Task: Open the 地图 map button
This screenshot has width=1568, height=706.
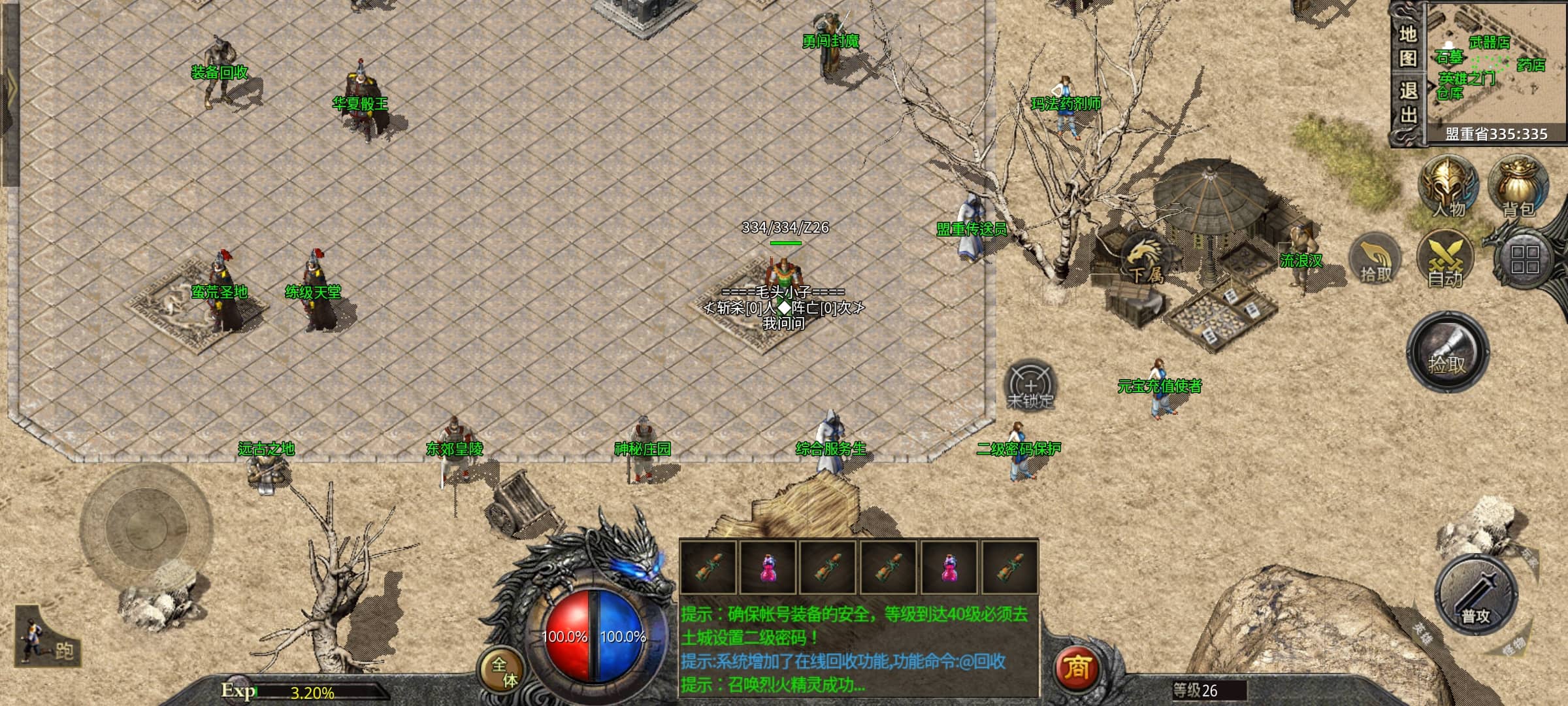Action: point(1407,46)
